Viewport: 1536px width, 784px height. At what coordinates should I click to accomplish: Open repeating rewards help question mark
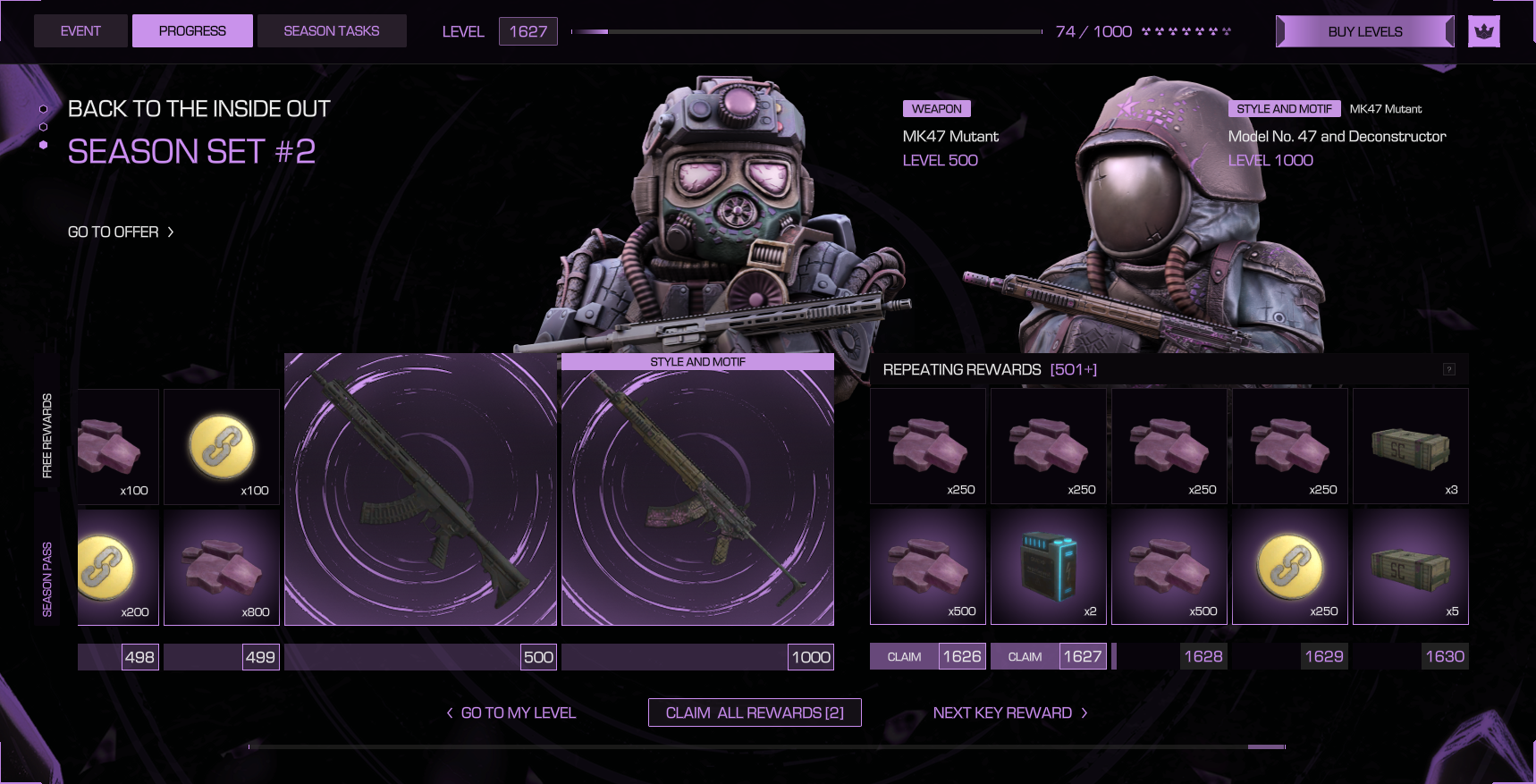[x=1449, y=370]
